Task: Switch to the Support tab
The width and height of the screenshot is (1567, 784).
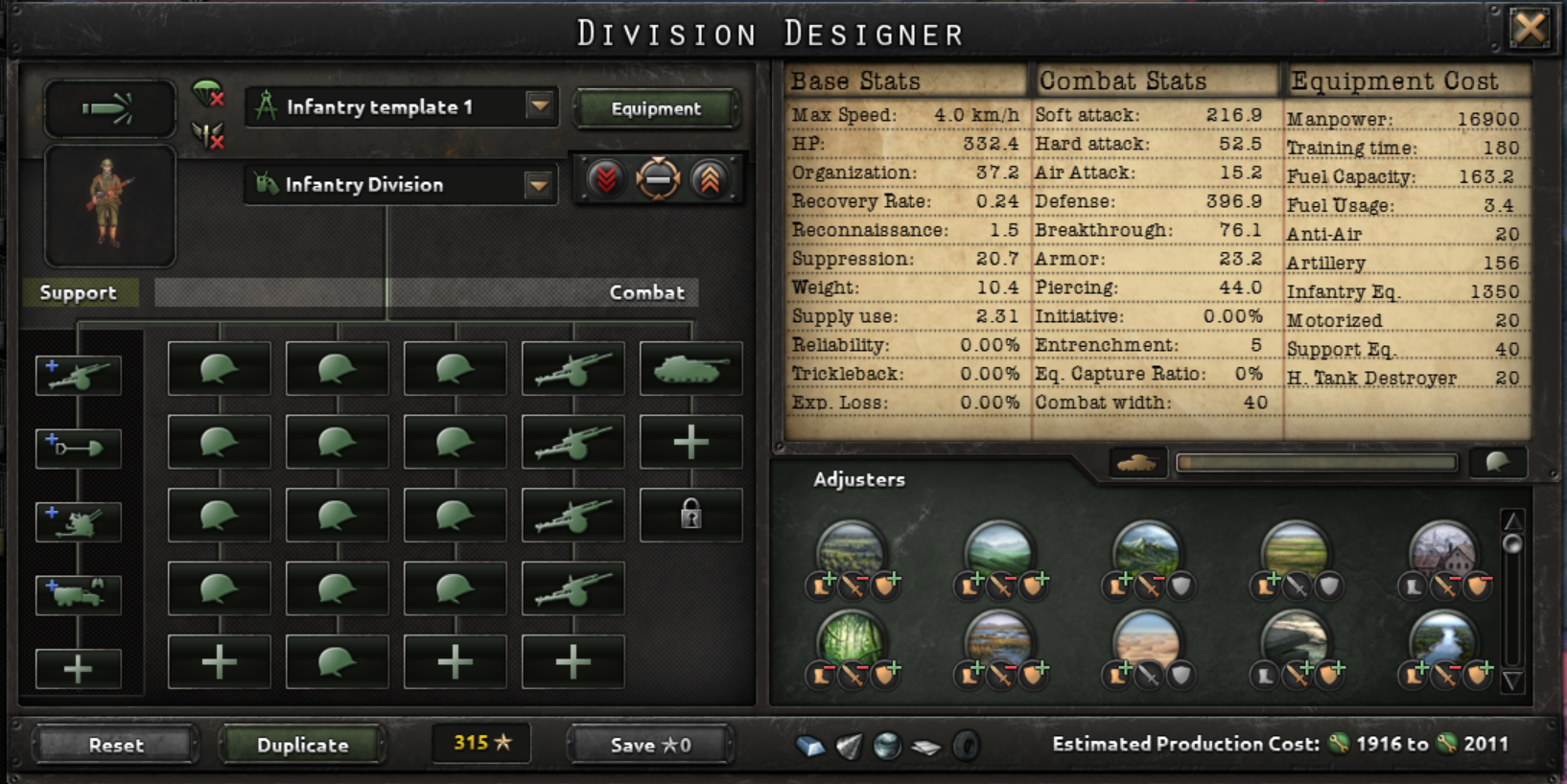Action: 77,292
